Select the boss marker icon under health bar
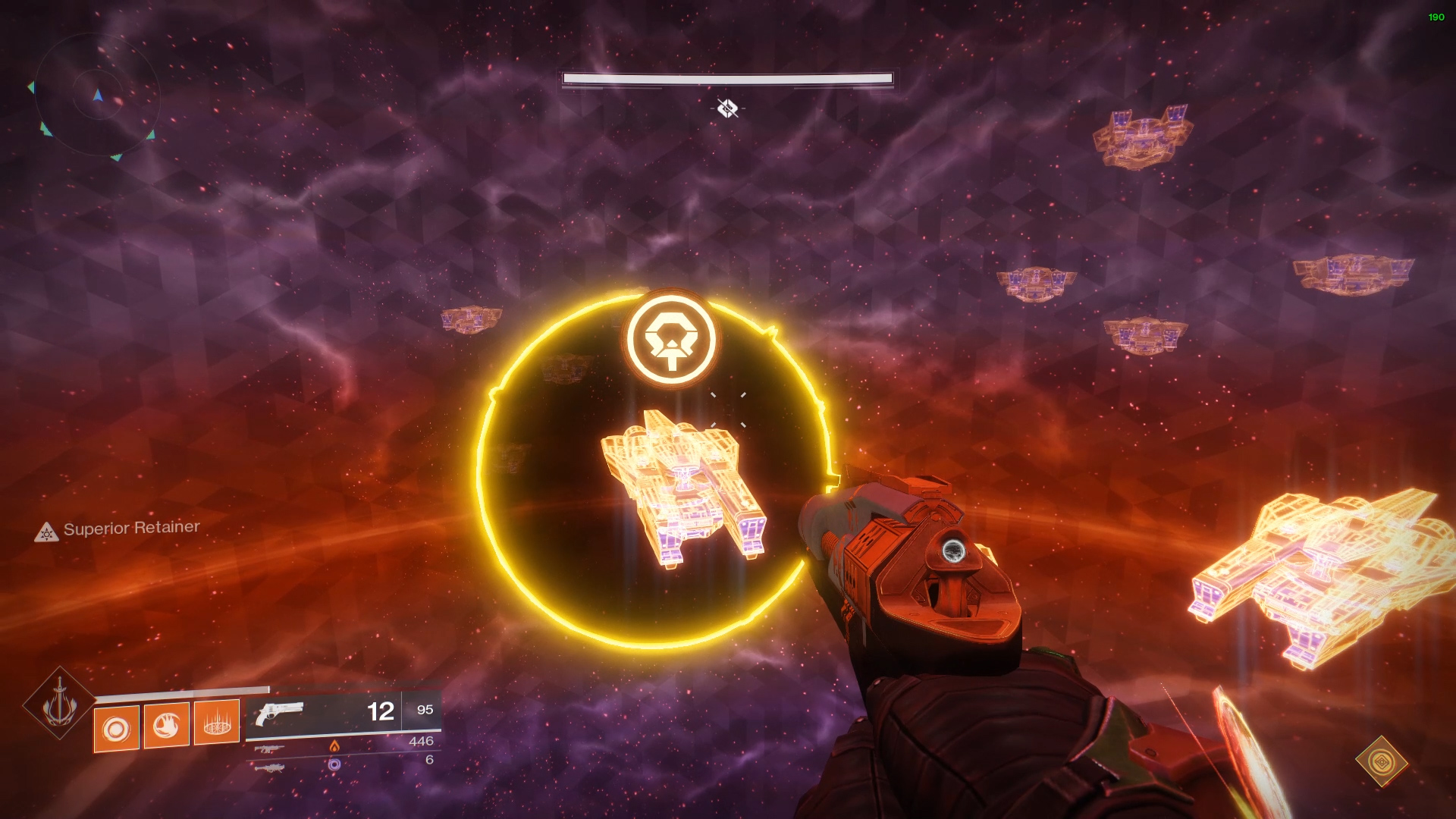Viewport: 1456px width, 819px height. click(727, 108)
